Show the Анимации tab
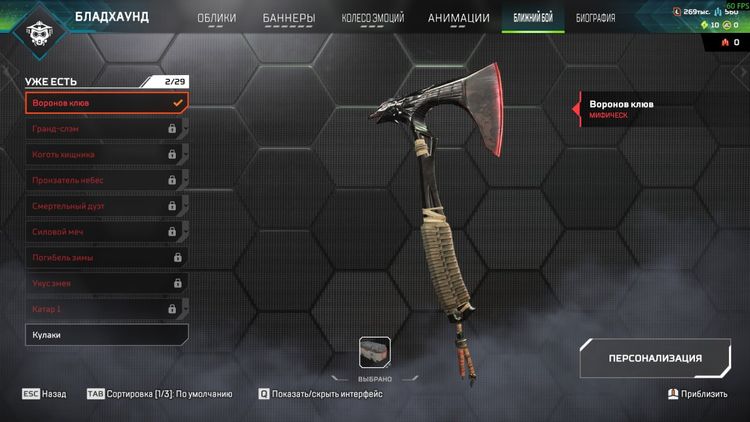 point(458,18)
